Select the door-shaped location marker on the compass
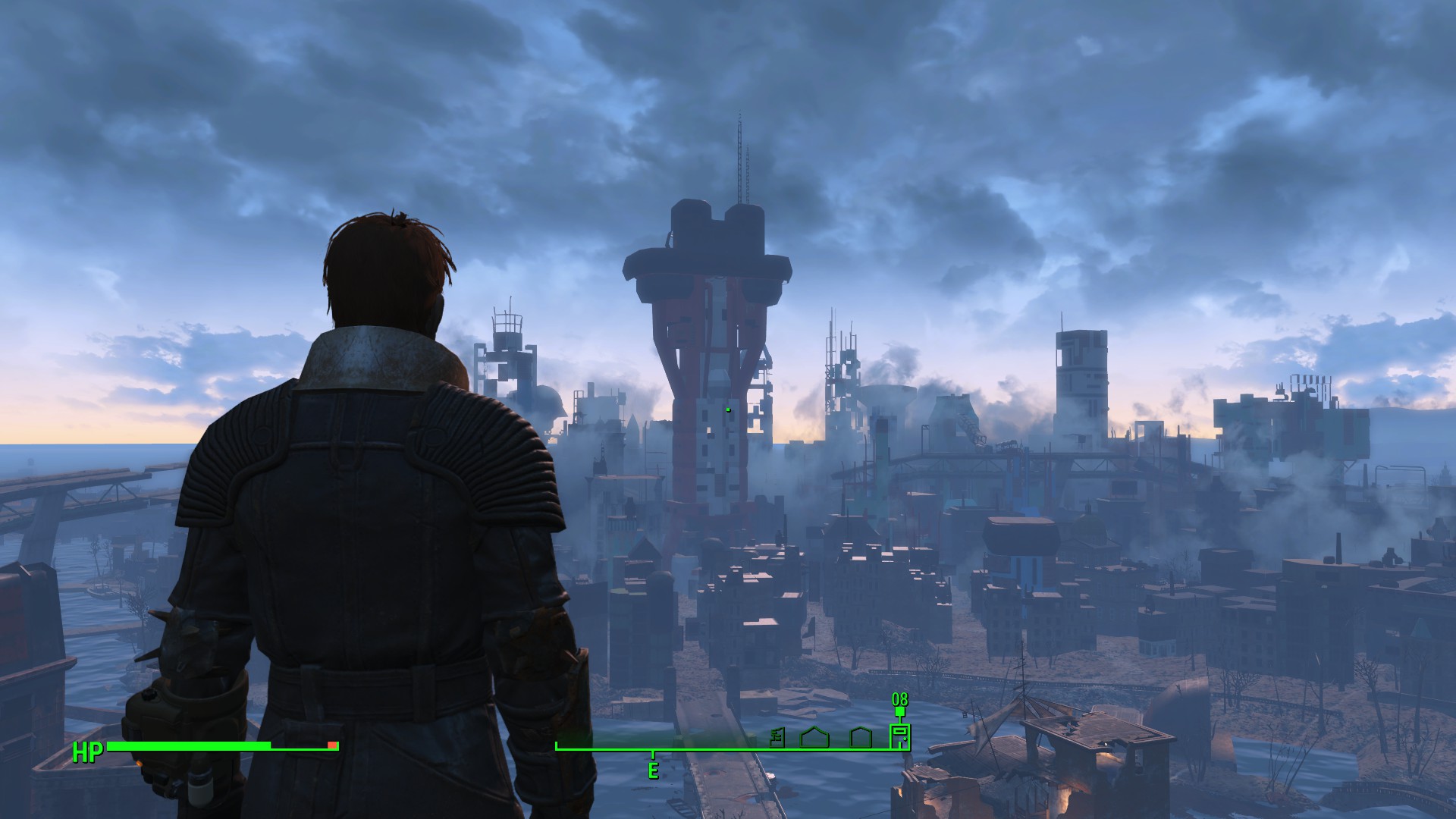 [899, 737]
